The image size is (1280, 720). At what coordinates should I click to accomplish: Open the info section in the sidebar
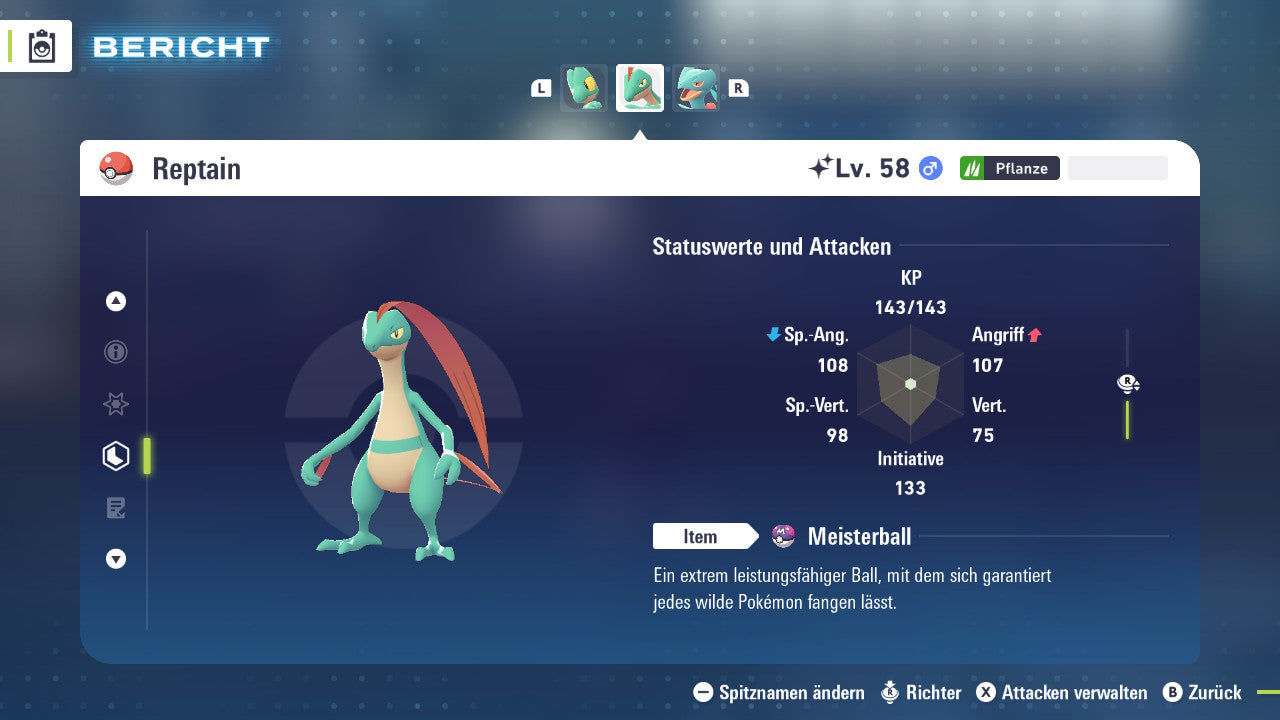pos(116,352)
